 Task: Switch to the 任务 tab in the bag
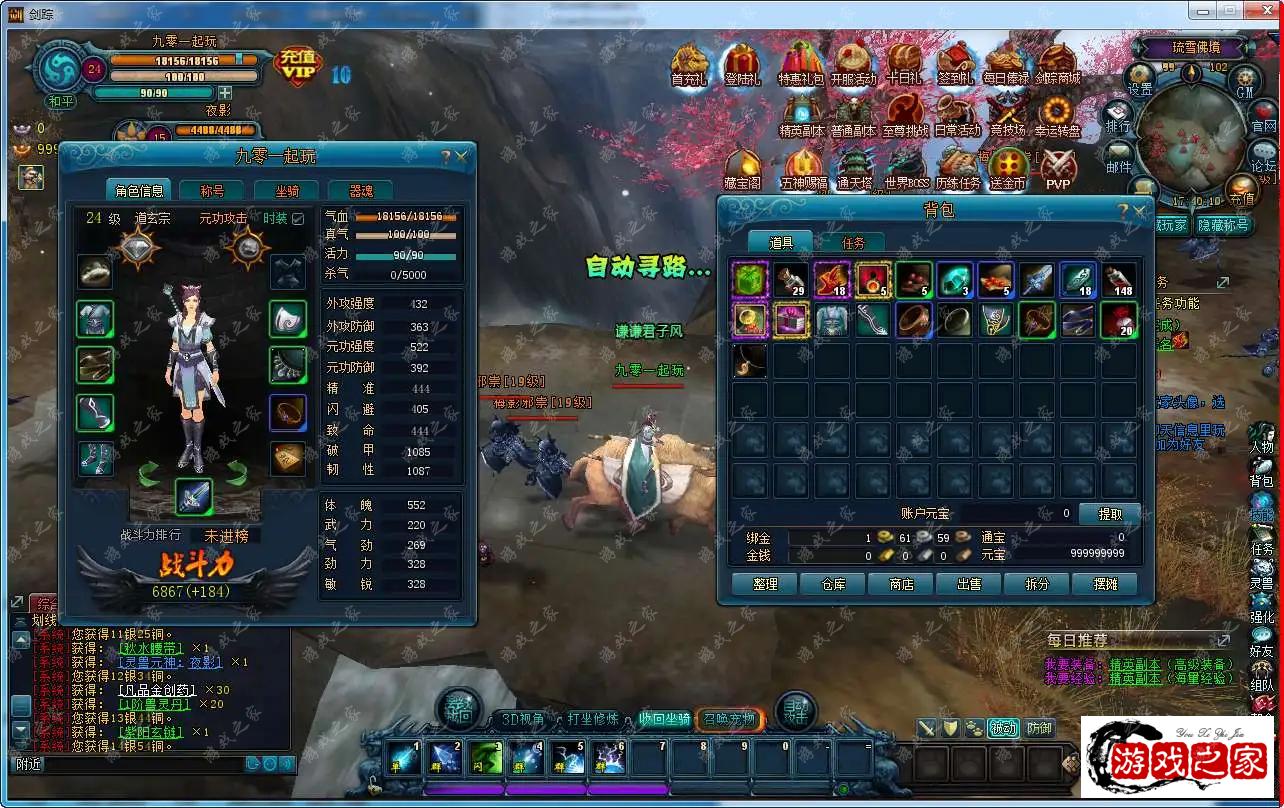(x=852, y=242)
